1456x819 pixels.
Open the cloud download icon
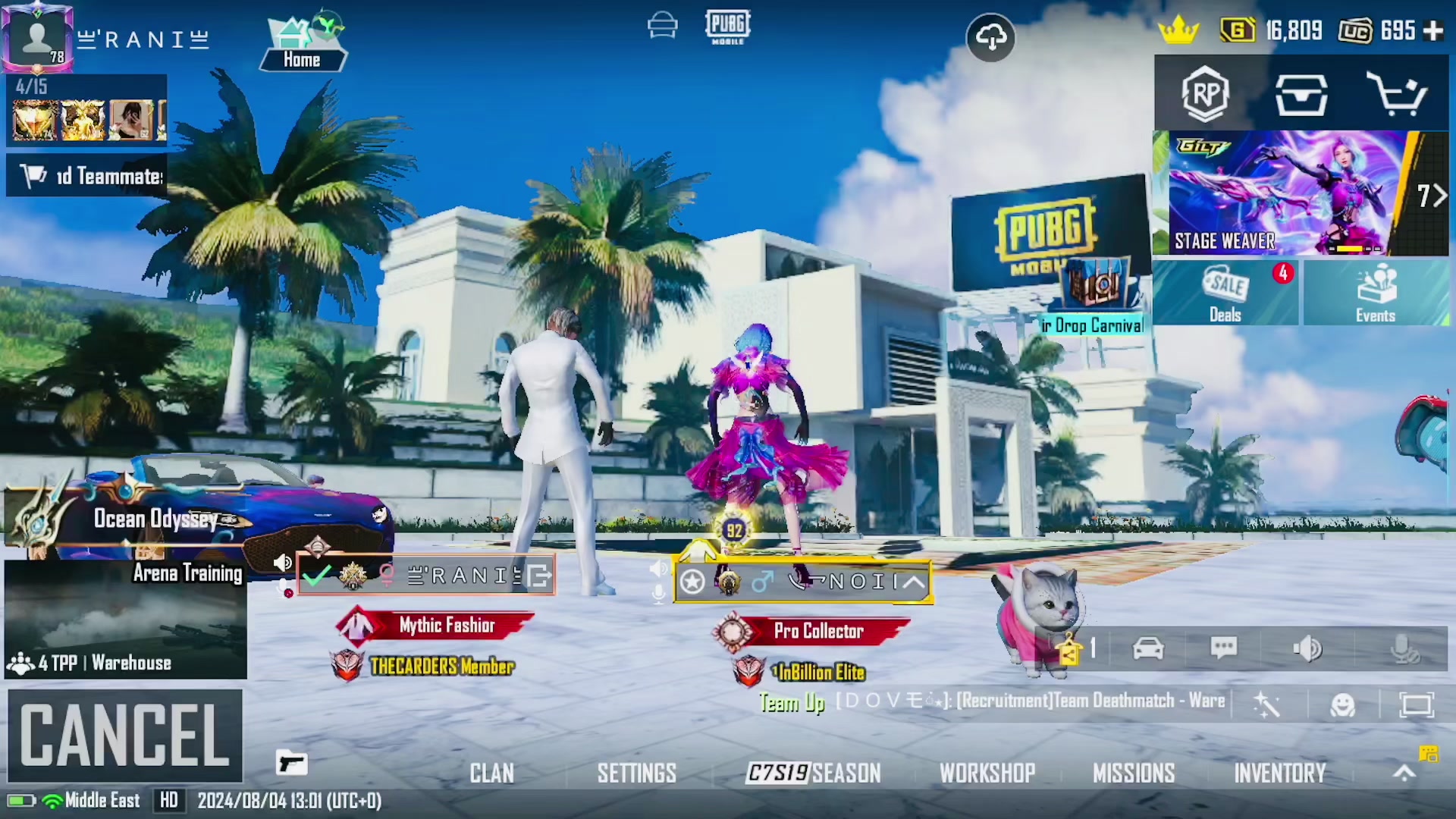click(x=991, y=36)
